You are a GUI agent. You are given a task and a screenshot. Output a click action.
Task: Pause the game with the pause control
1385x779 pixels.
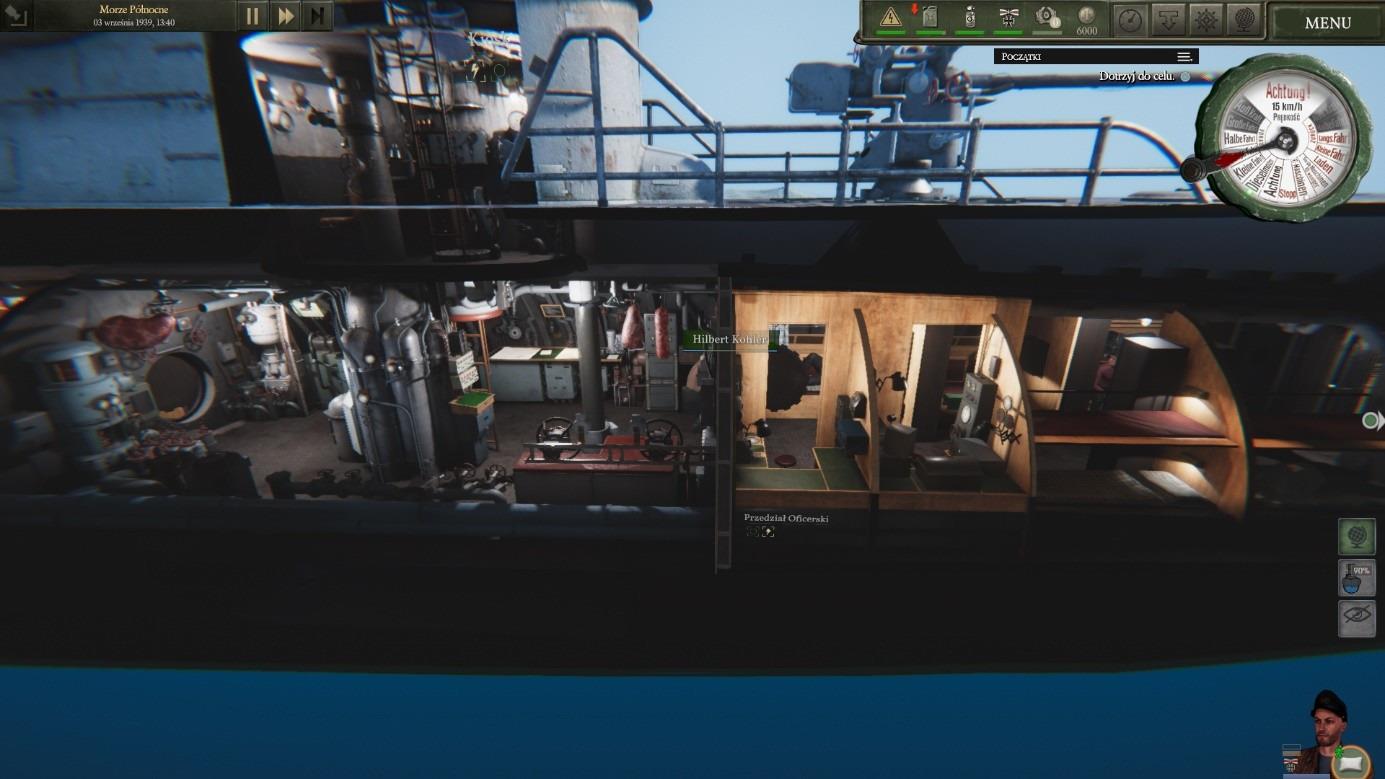[x=252, y=16]
